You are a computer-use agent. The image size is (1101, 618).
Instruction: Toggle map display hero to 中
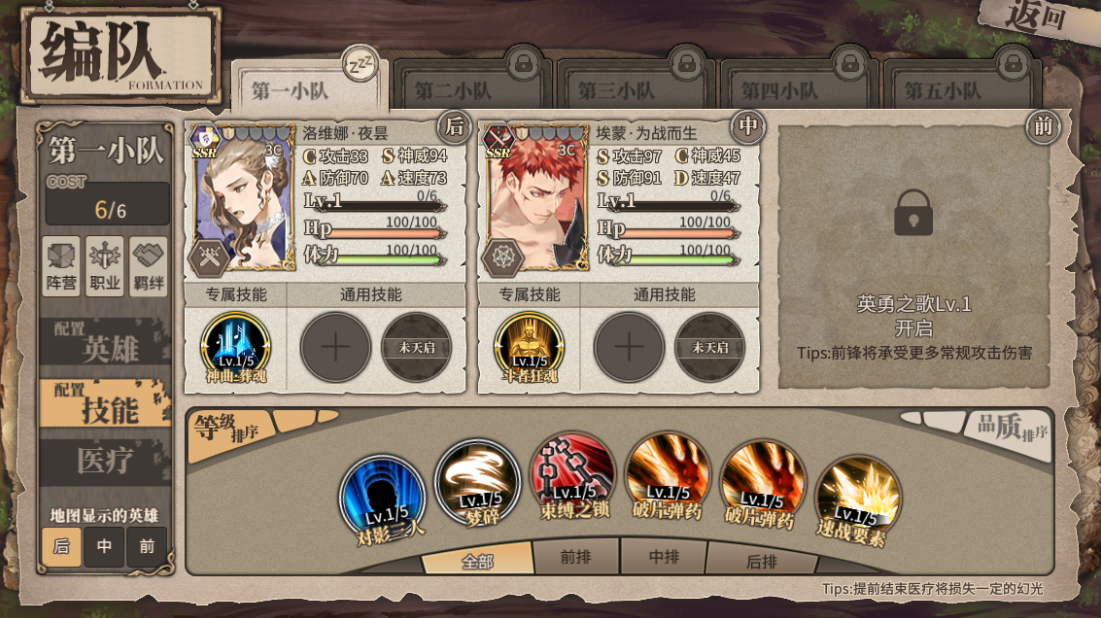coord(104,547)
